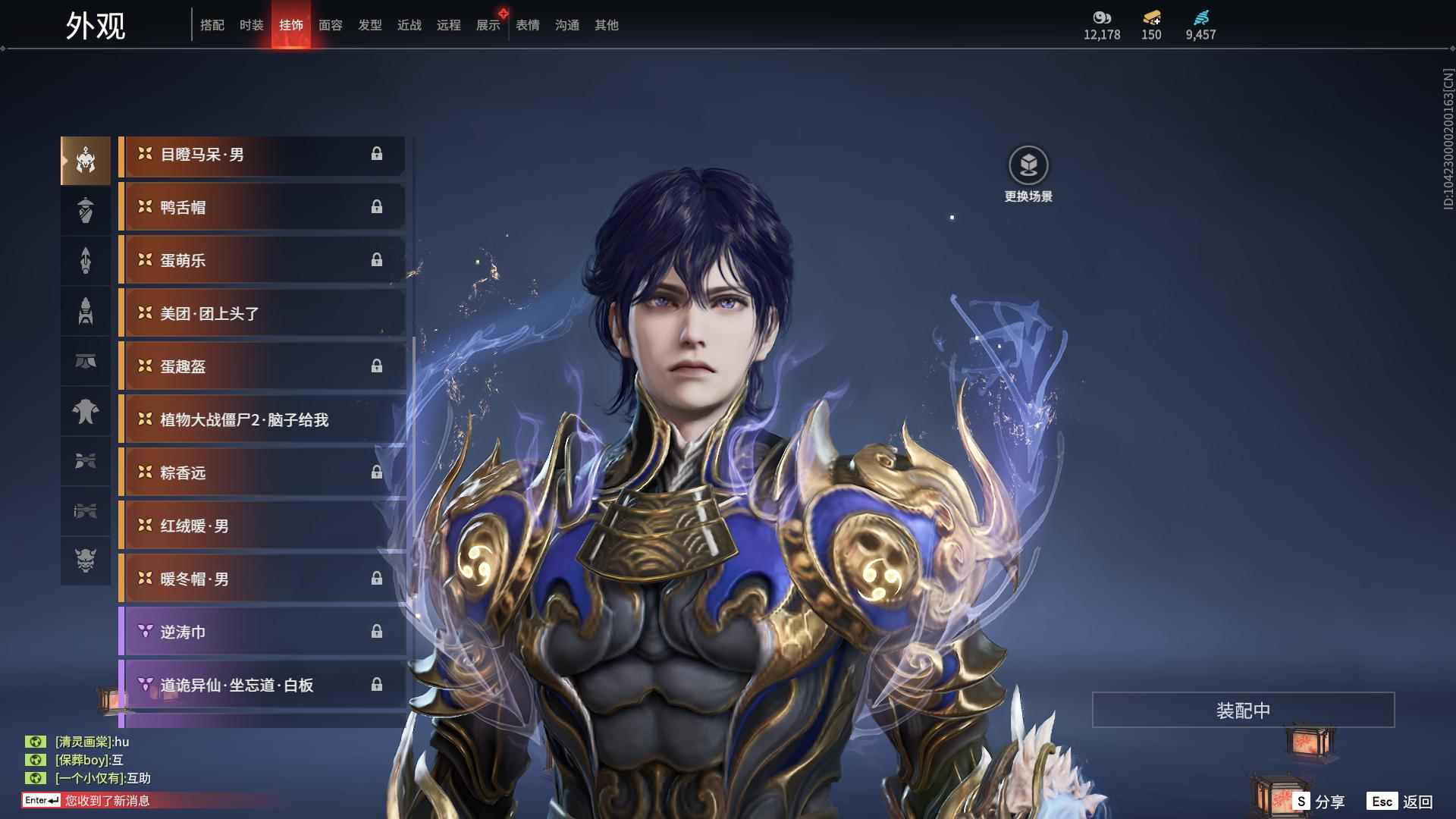Click the 装配中 equip button
The width and height of the screenshot is (1456, 819).
(1243, 711)
